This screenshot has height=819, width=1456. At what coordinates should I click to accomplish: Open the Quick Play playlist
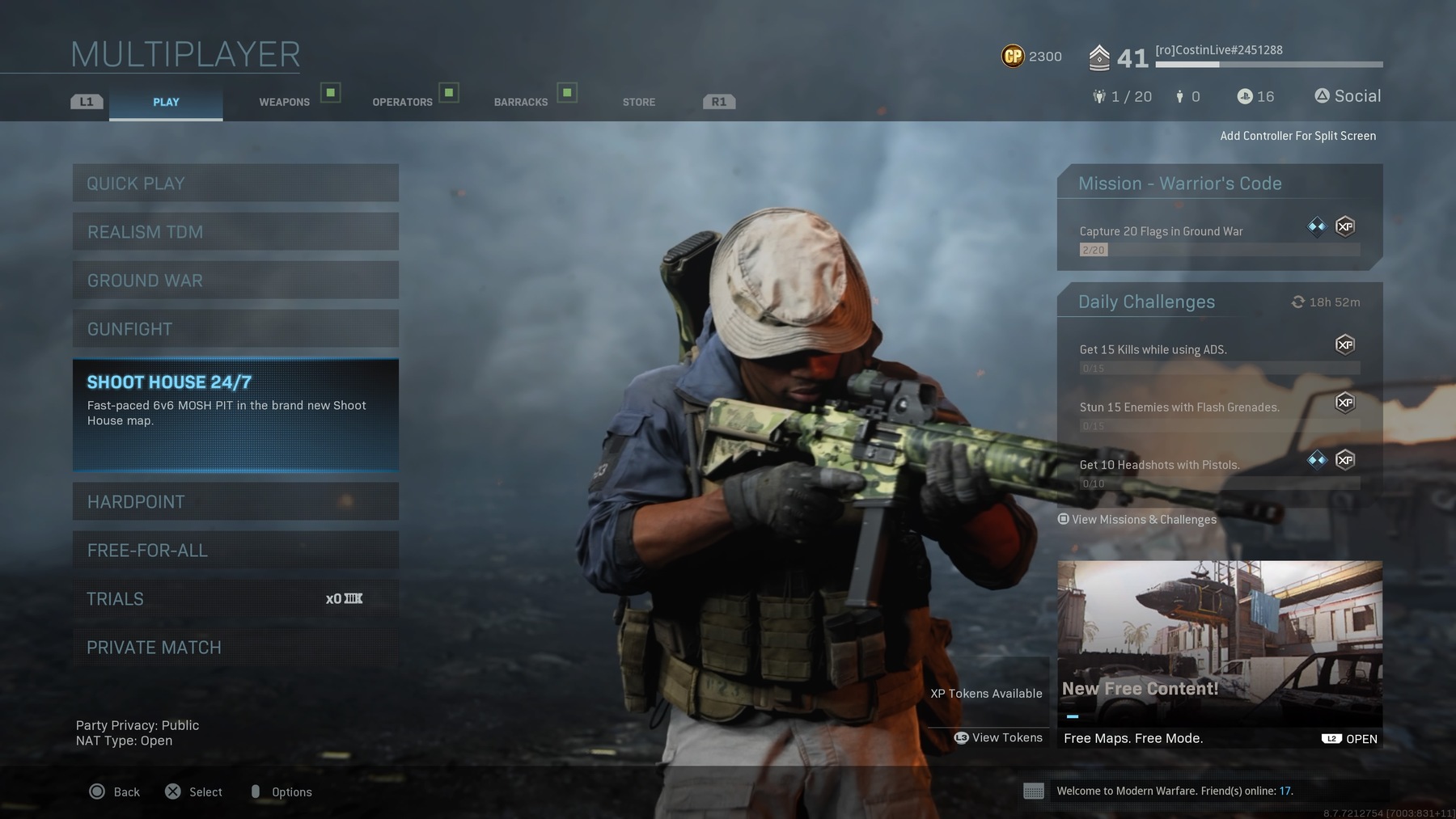[x=235, y=184]
